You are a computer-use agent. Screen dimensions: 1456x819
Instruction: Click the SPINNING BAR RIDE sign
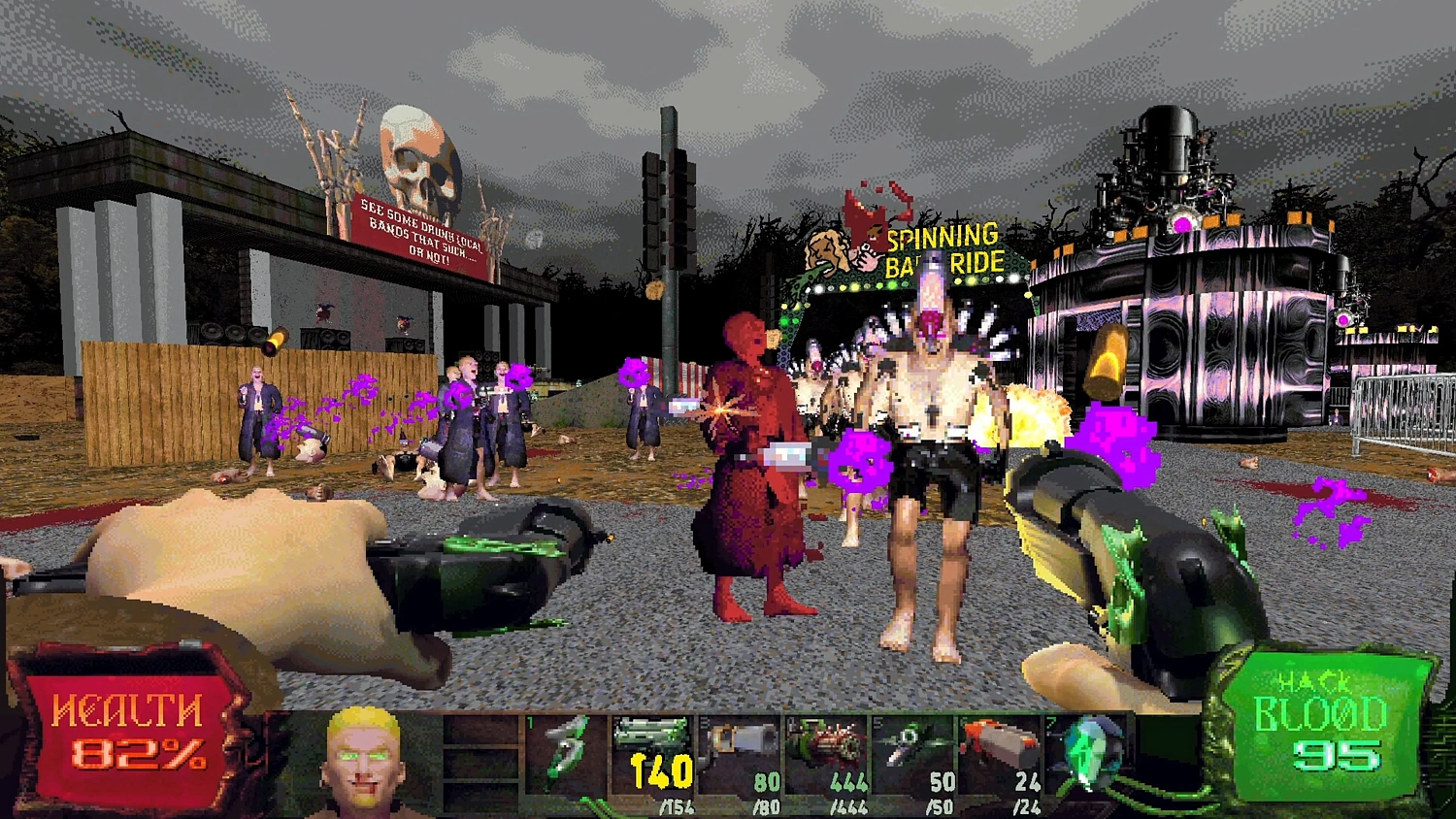[940, 245]
